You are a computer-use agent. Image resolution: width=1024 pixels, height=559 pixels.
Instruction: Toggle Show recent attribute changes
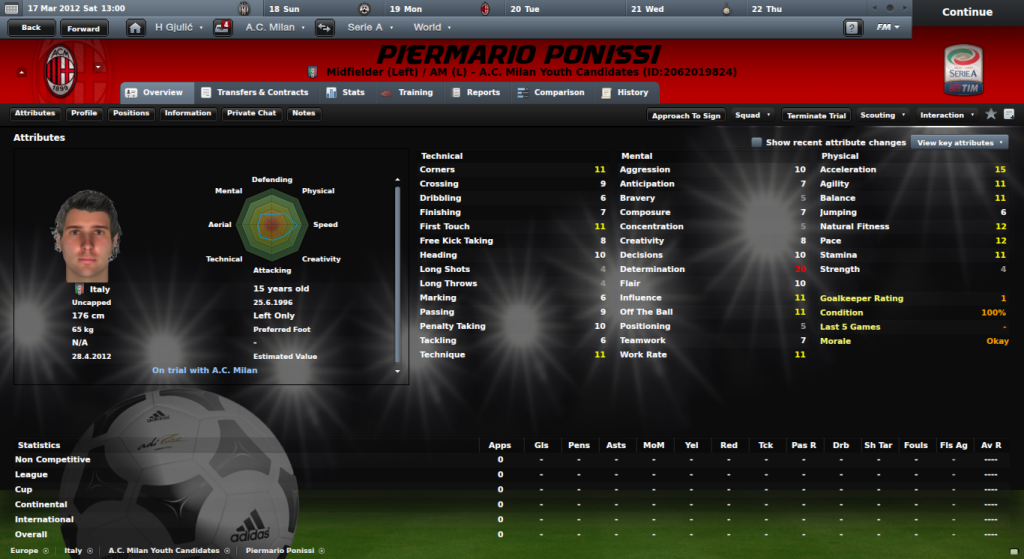click(x=757, y=142)
